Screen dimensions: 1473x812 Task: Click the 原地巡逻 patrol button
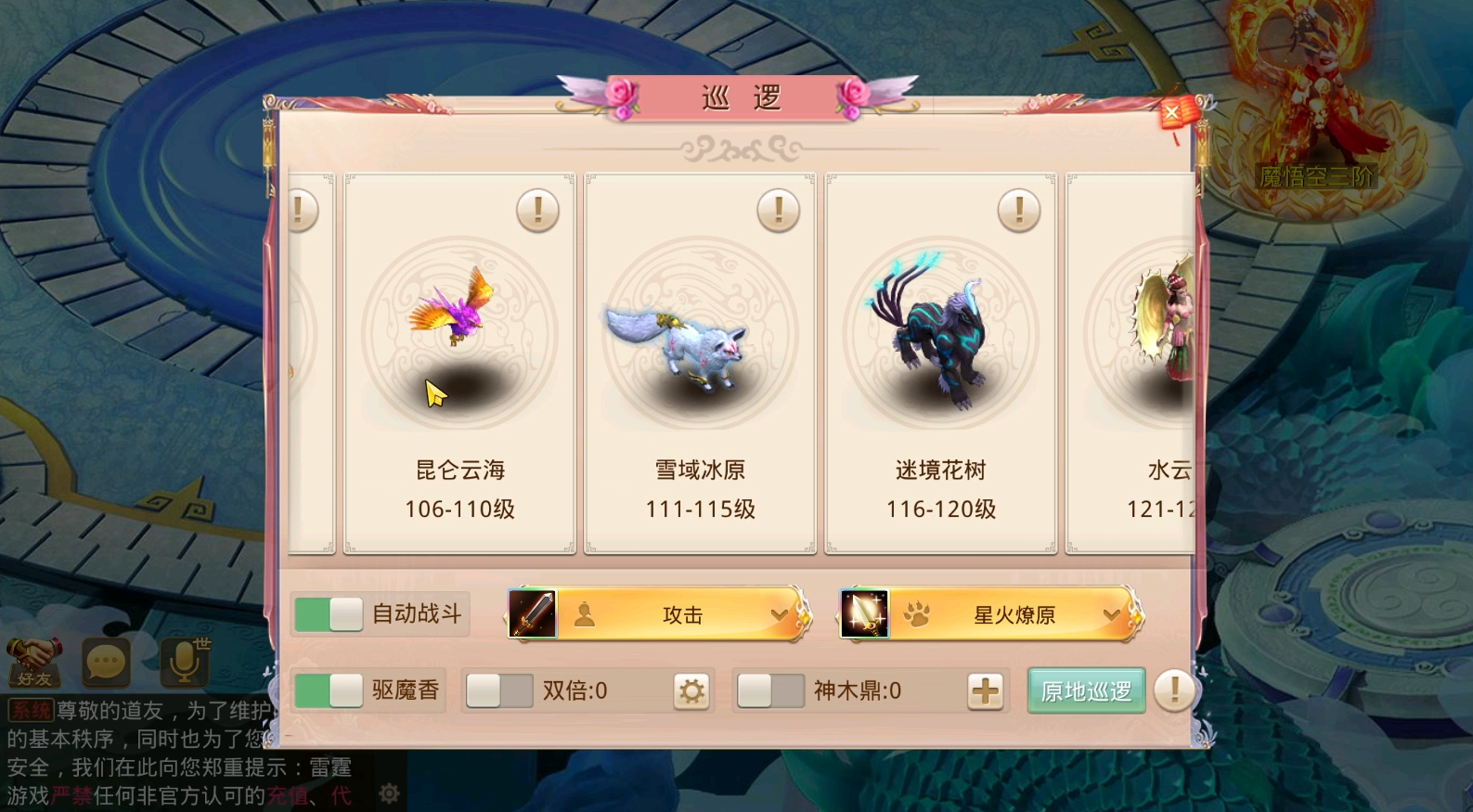click(1085, 690)
